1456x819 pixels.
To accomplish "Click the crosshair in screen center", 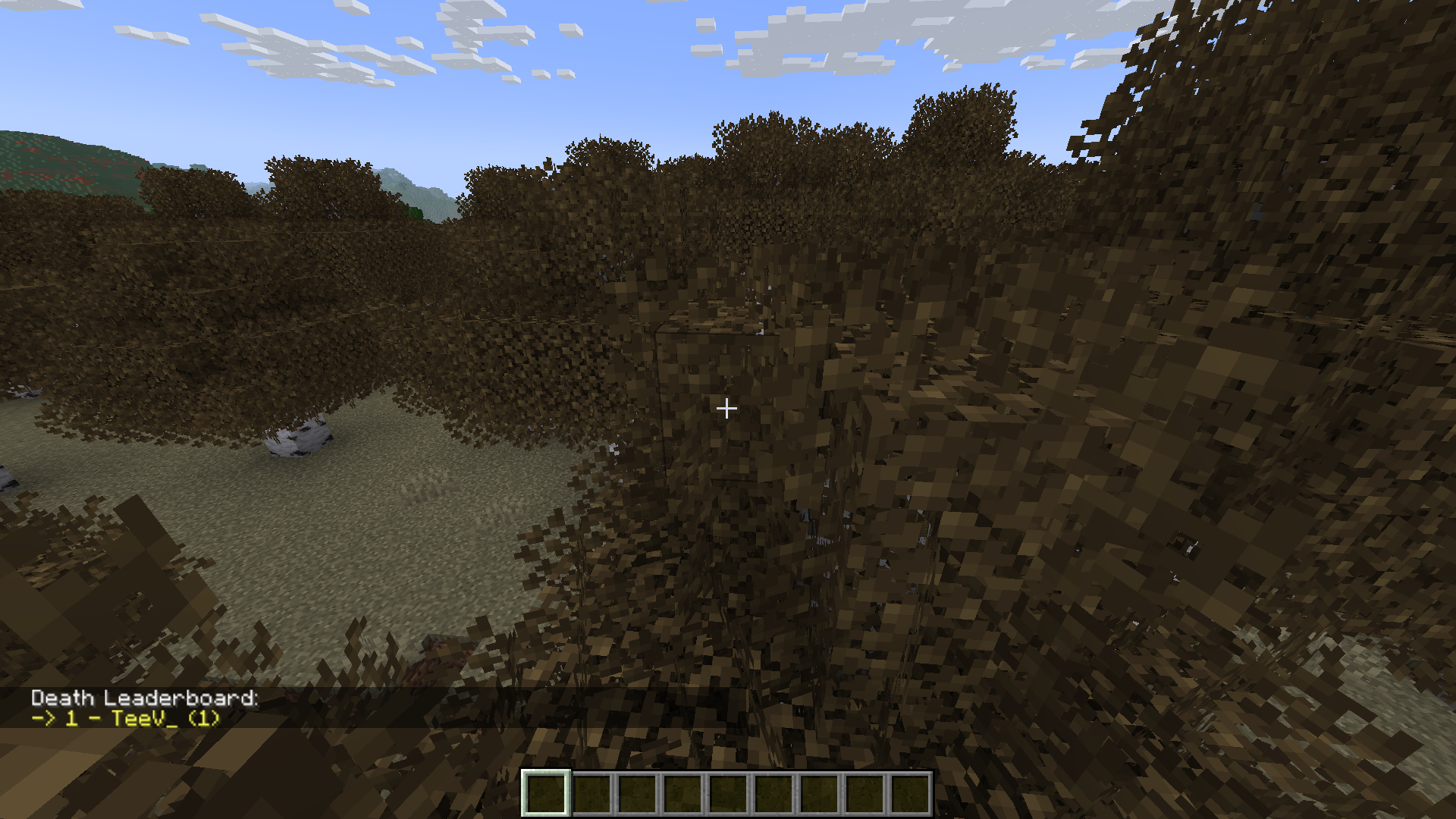I will [x=726, y=409].
